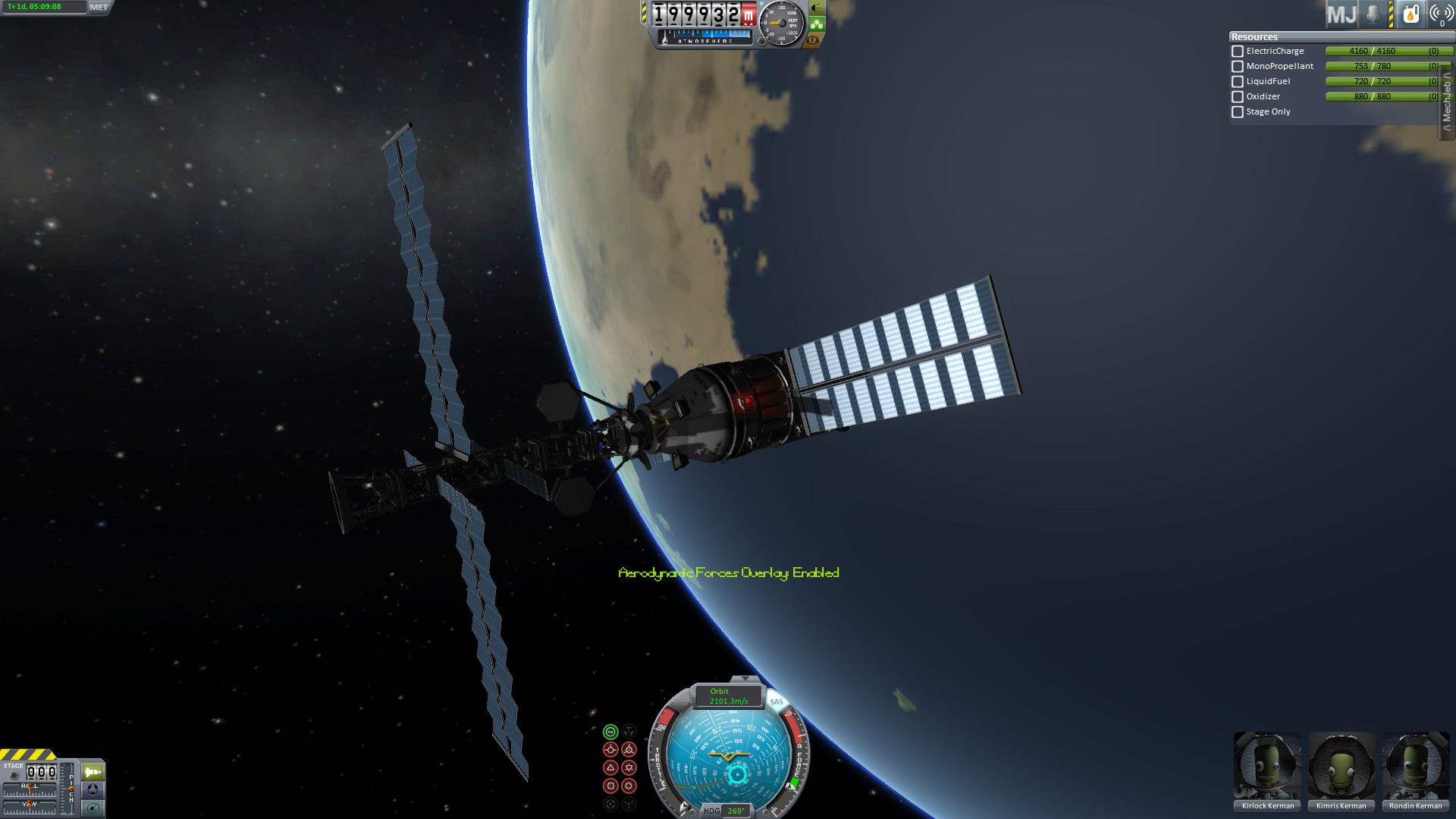Screen dimensions: 1456x819
Task: Select Rondin Kerman's crew portrait
Action: [x=1415, y=766]
